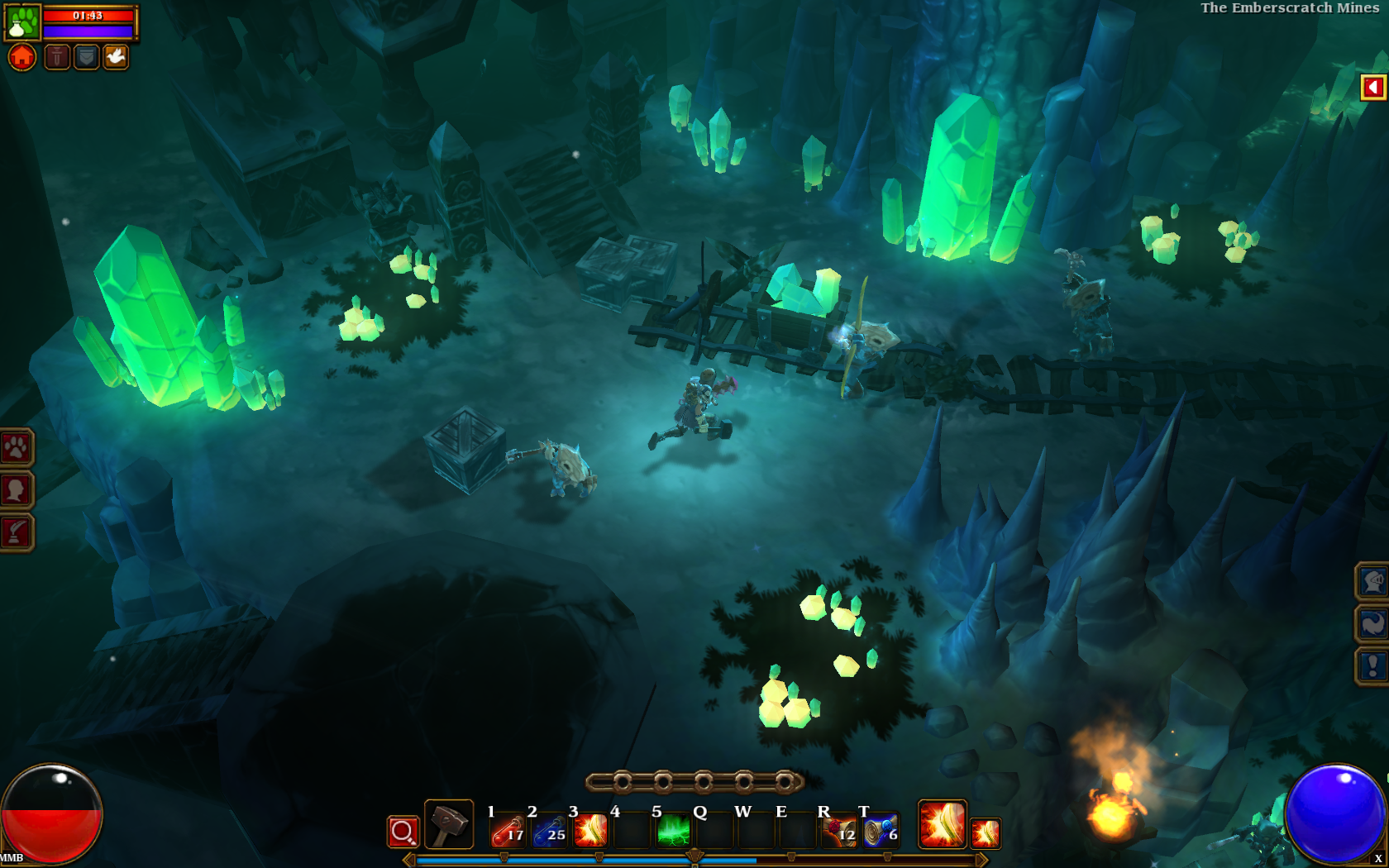This screenshot has height=868, width=1389.
Task: Open inventory with the helmet icon
Action: point(1372,582)
